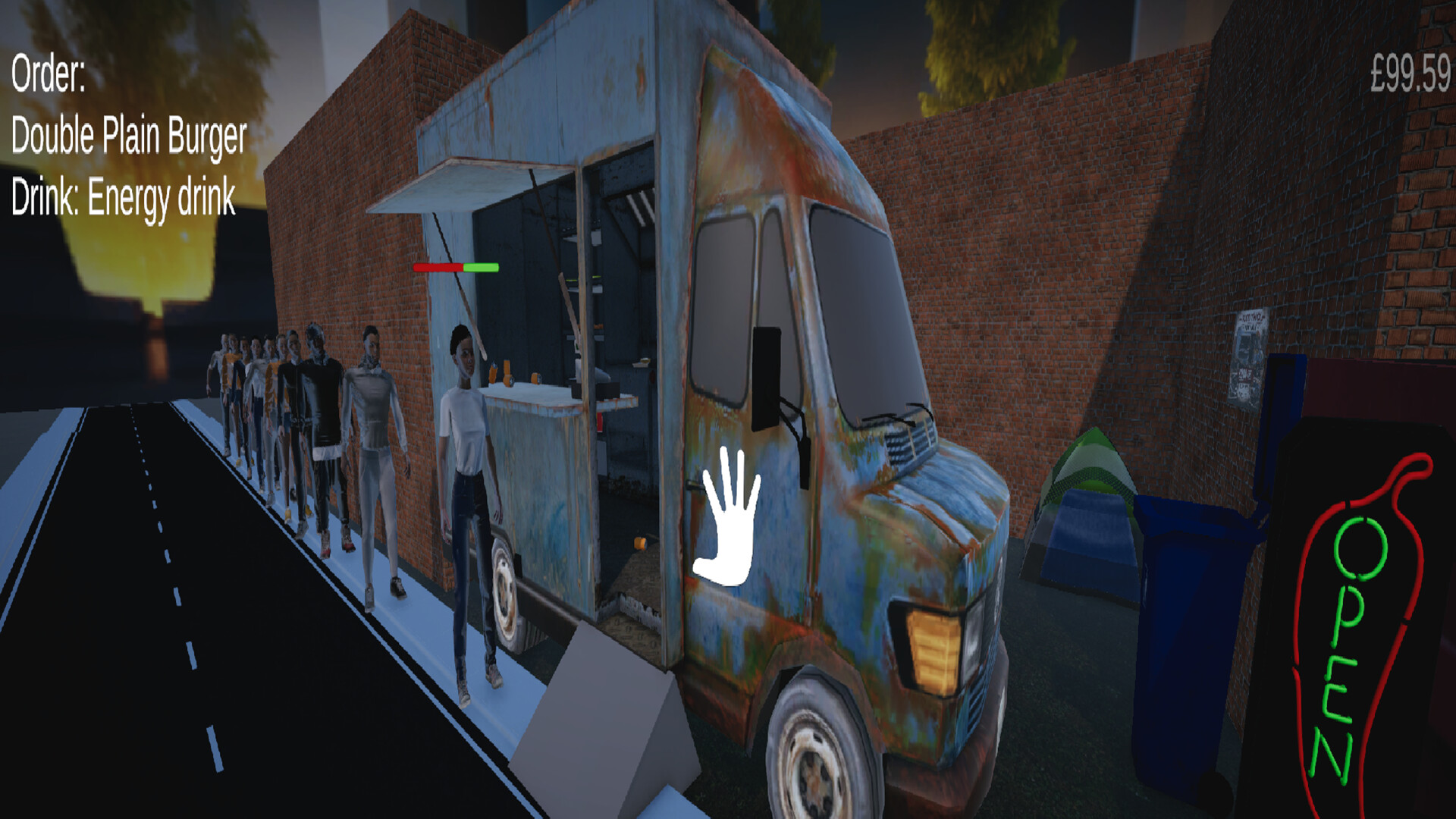Screen dimensions: 1456x819
Task: Click the red portion of the patience bar
Action: tap(438, 268)
